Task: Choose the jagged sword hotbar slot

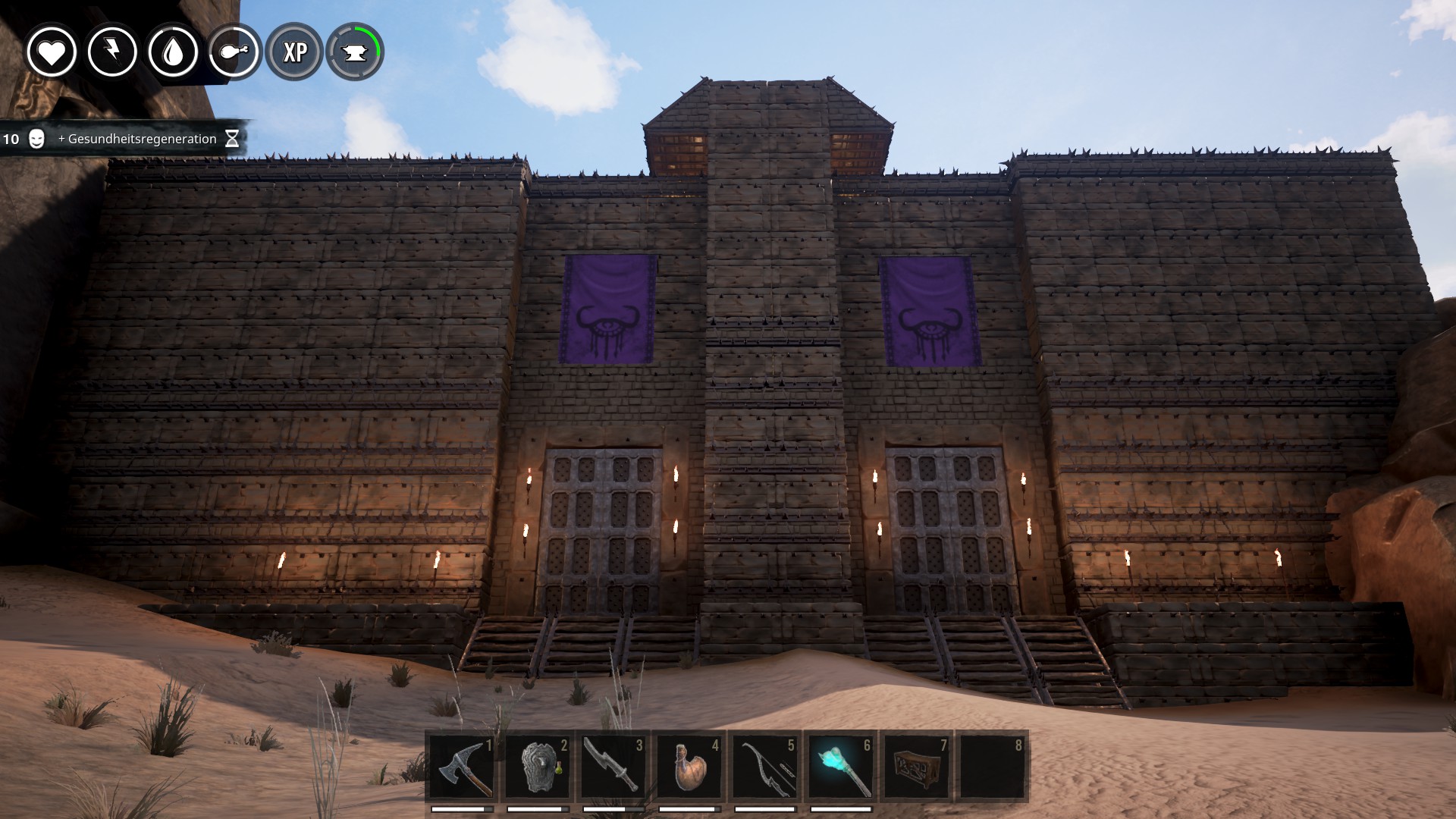Action: [613, 767]
